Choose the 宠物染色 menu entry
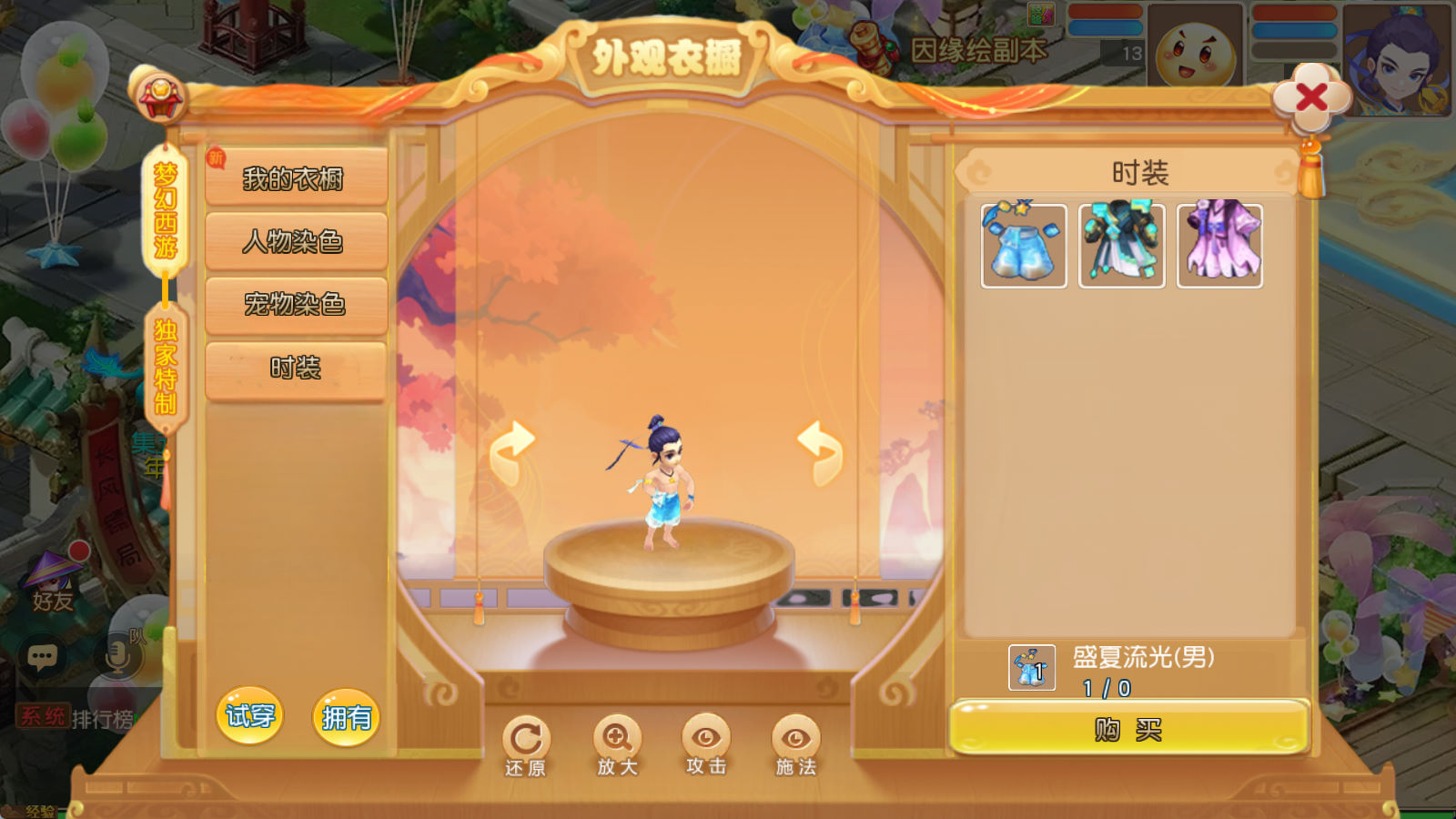1456x819 pixels. coord(296,304)
